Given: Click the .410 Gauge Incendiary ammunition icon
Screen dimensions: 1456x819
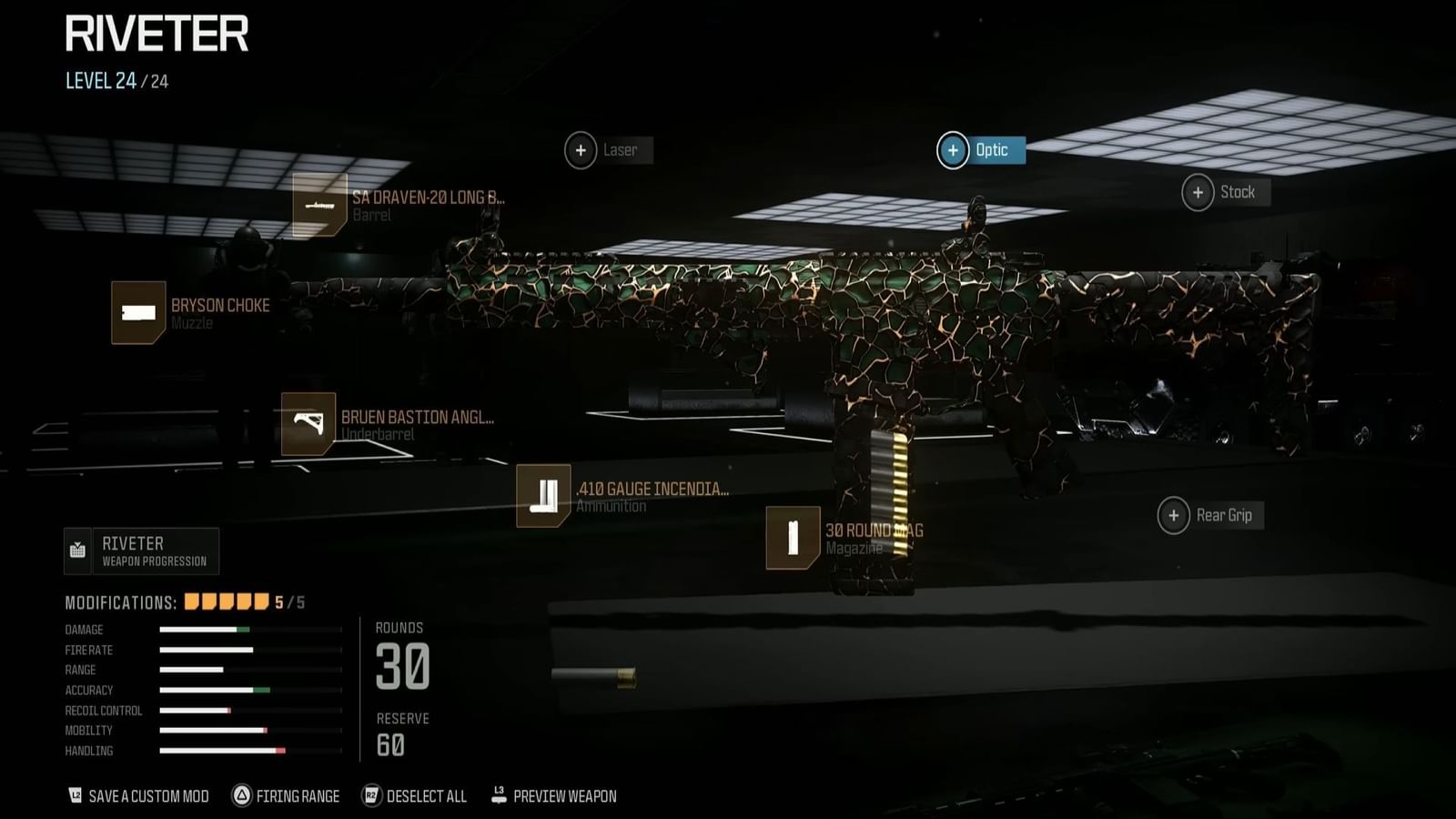Looking at the screenshot, I should pos(543,498).
